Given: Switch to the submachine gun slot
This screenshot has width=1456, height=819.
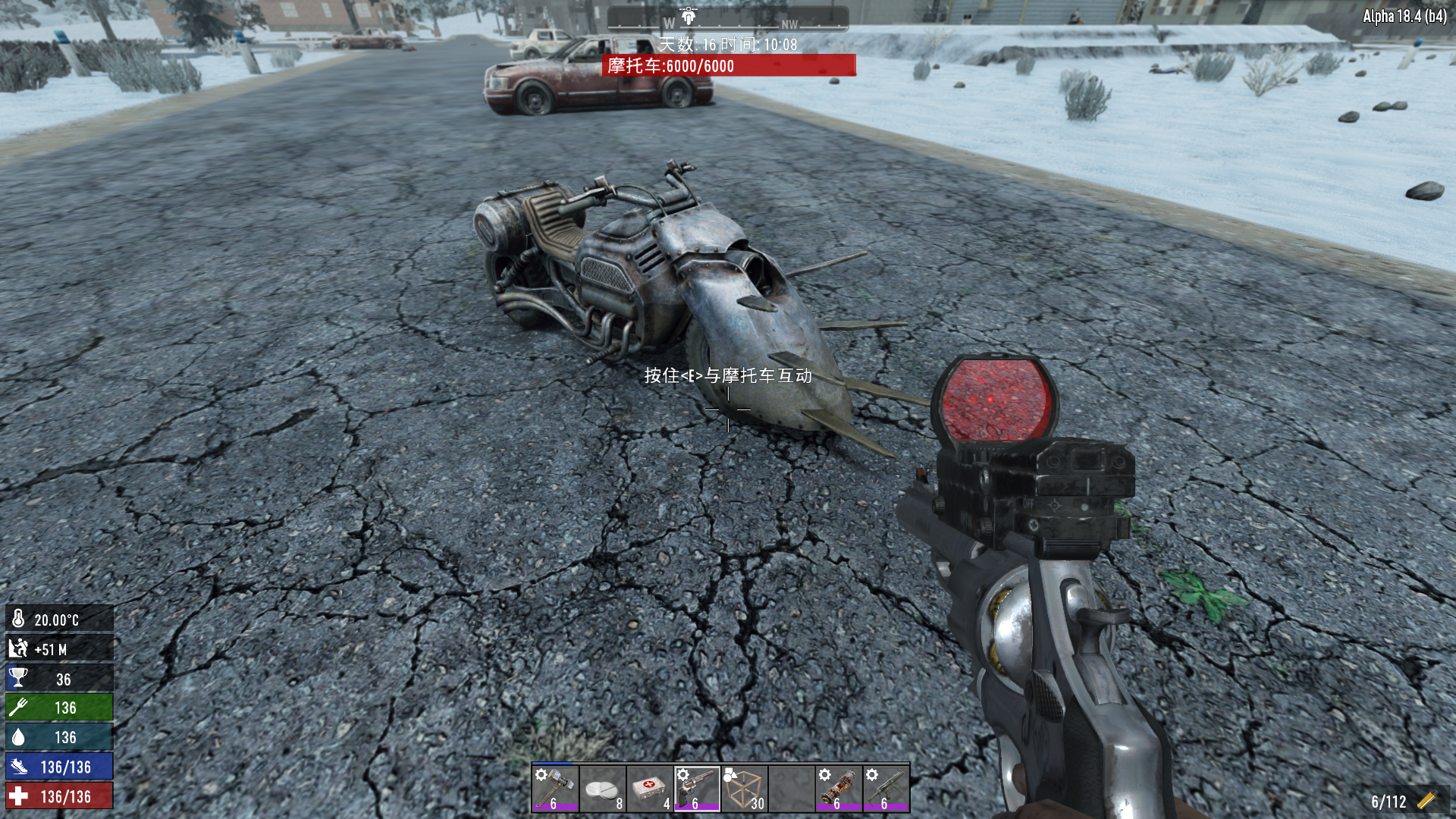Looking at the screenshot, I should (886, 789).
